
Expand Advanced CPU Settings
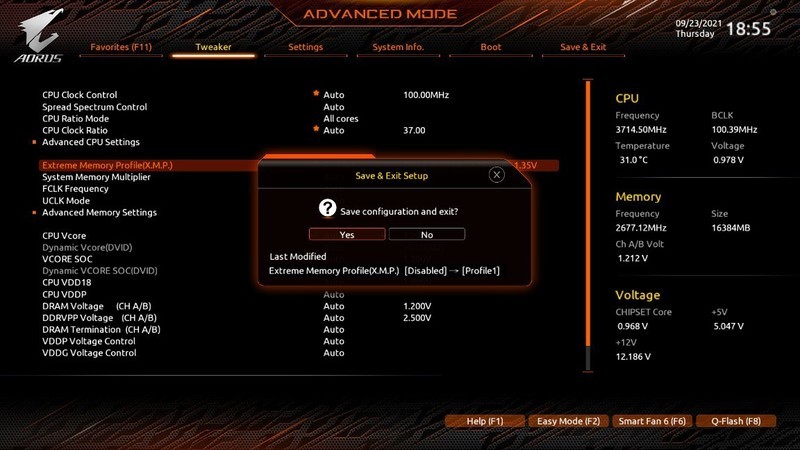[x=91, y=142]
